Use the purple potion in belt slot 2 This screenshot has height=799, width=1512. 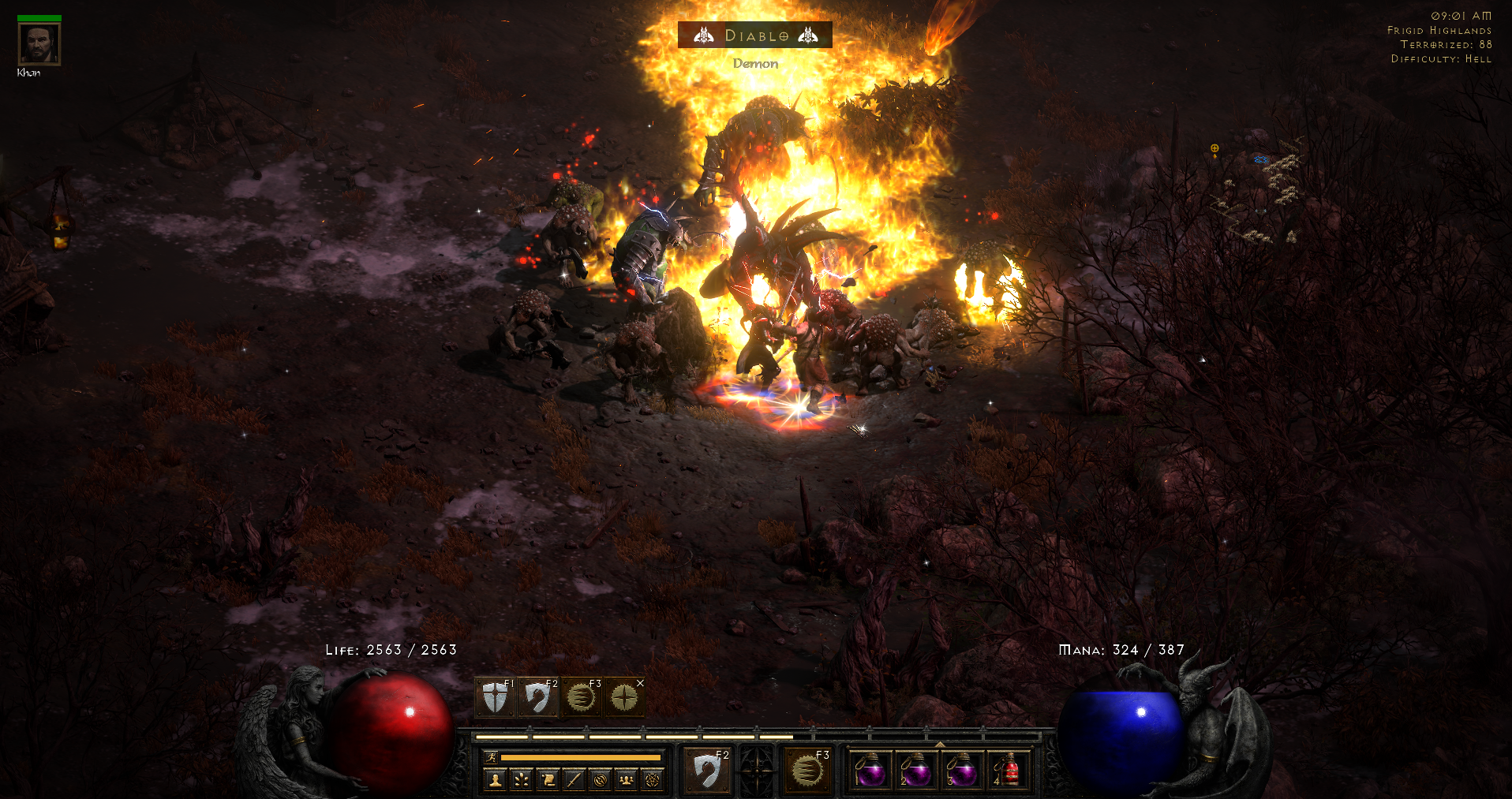916,771
